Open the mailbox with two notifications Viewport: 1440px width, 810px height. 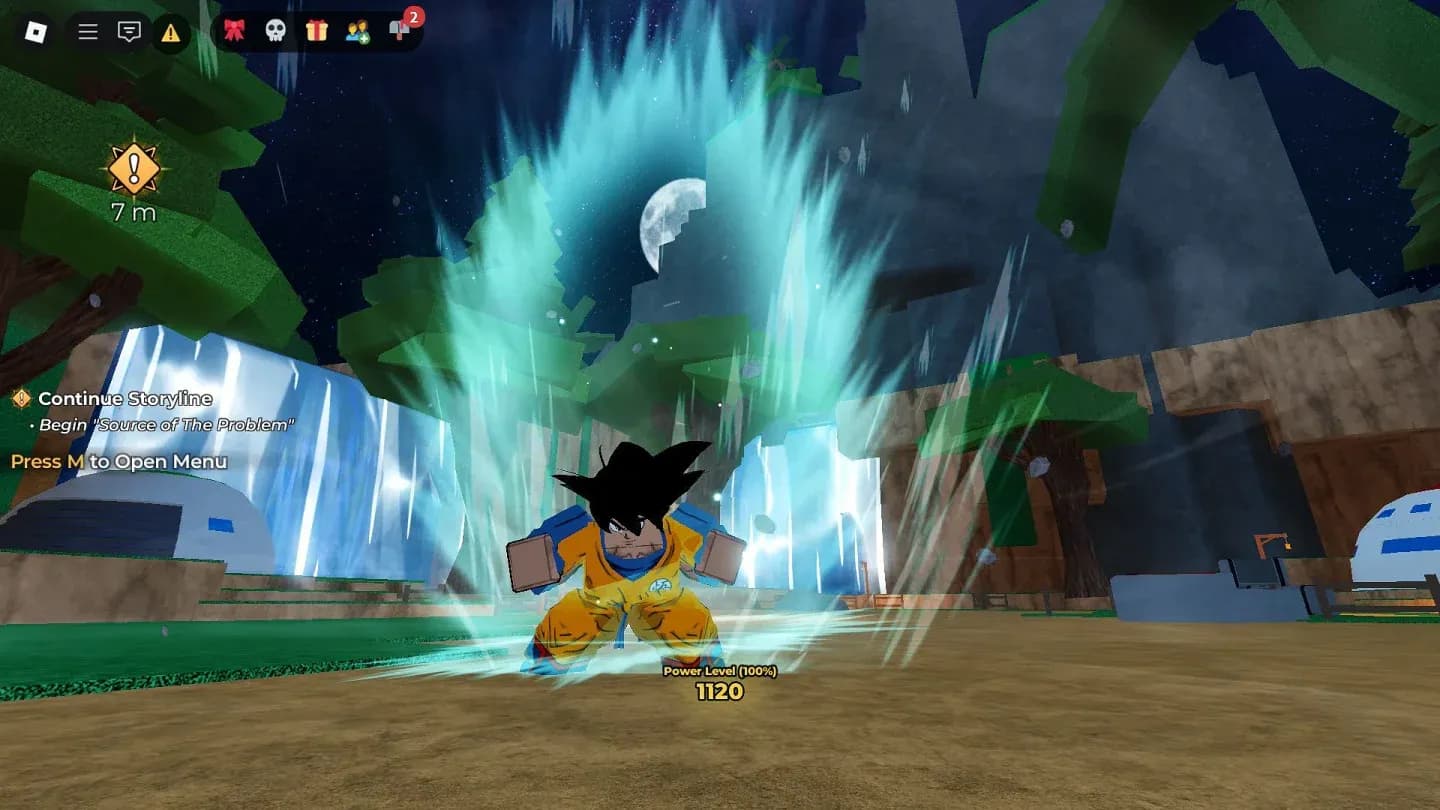tap(400, 30)
